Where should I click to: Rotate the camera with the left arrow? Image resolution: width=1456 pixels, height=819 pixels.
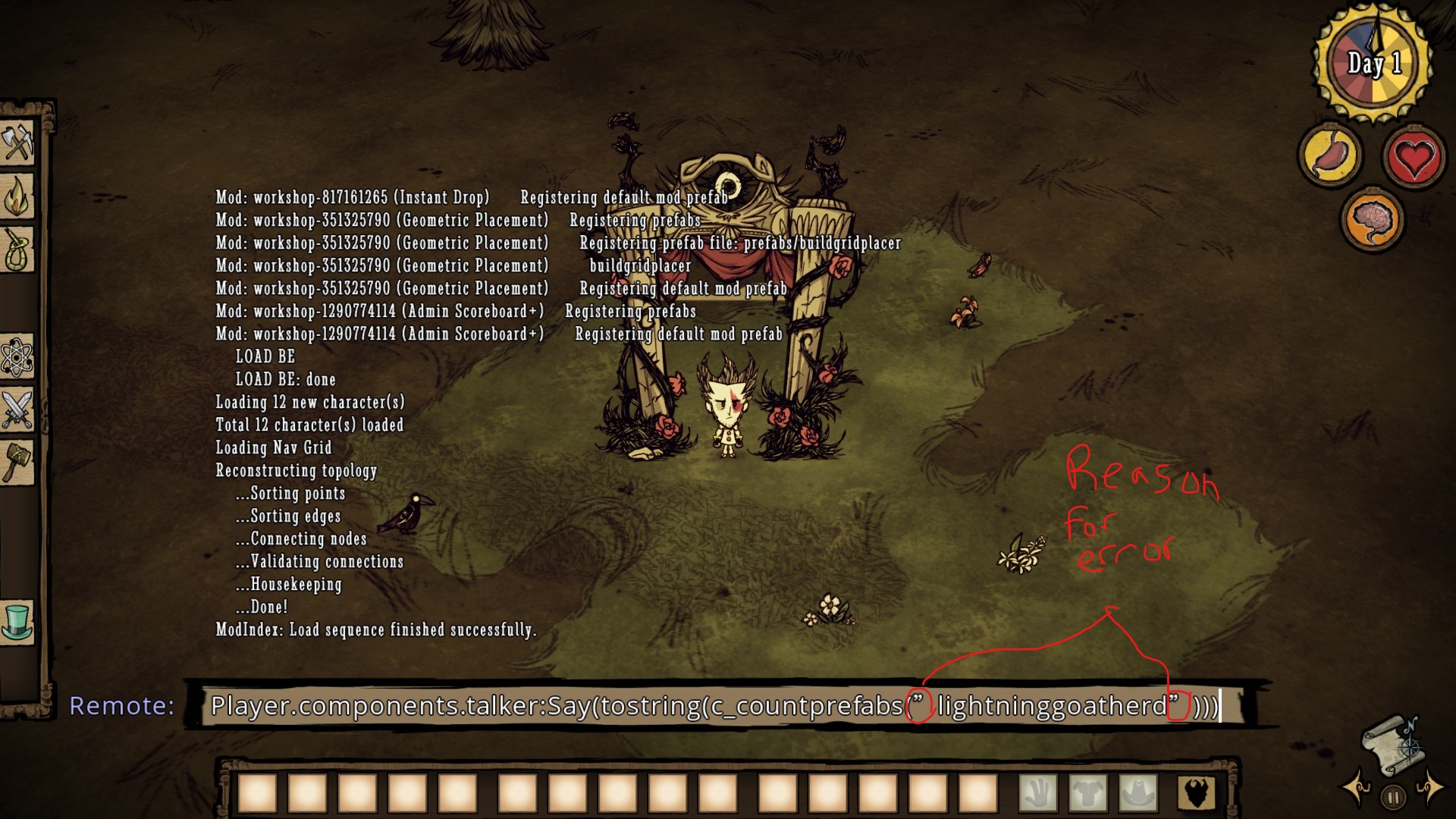pyautogui.click(x=1357, y=787)
